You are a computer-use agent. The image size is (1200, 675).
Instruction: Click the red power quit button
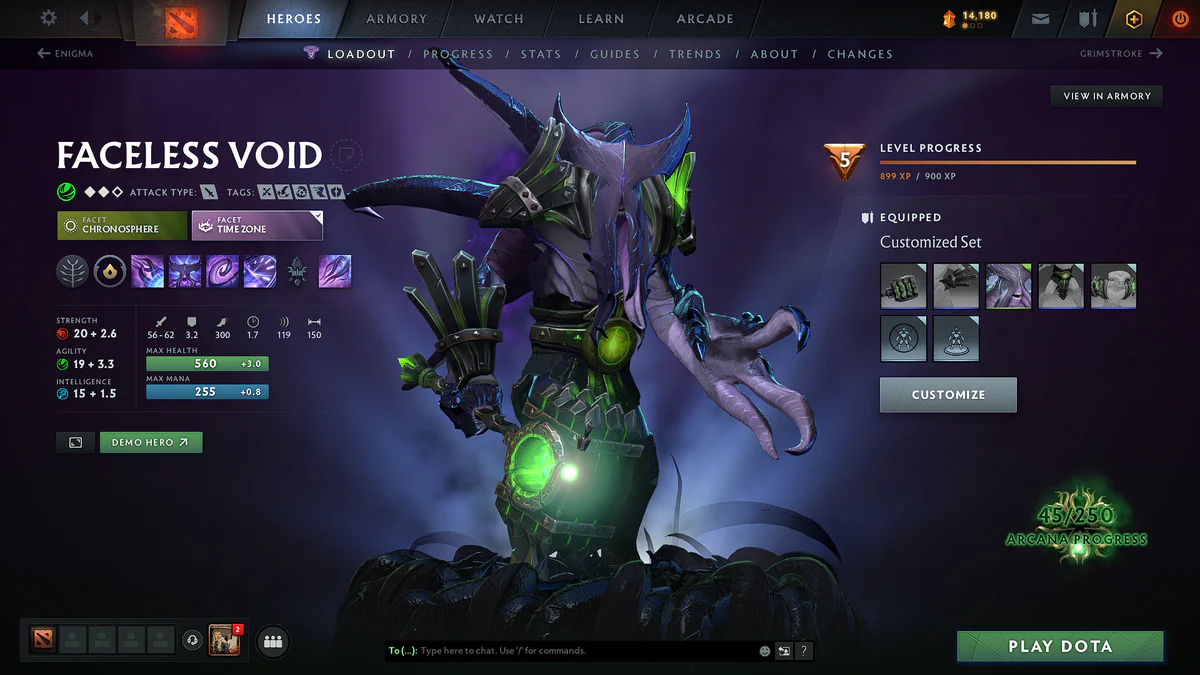(x=1180, y=19)
